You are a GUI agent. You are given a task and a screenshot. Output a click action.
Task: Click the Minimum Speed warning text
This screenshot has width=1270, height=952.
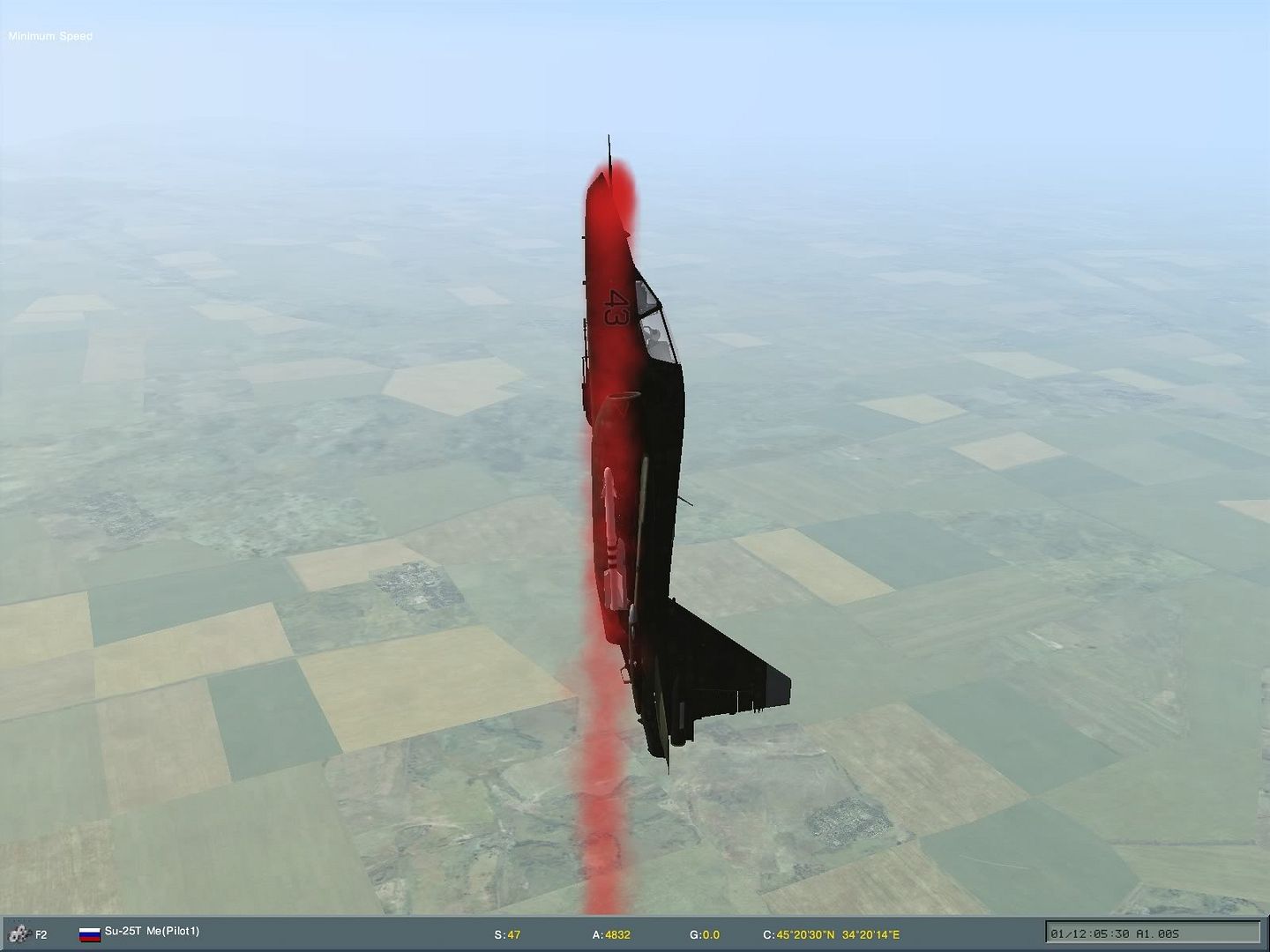[x=49, y=36]
